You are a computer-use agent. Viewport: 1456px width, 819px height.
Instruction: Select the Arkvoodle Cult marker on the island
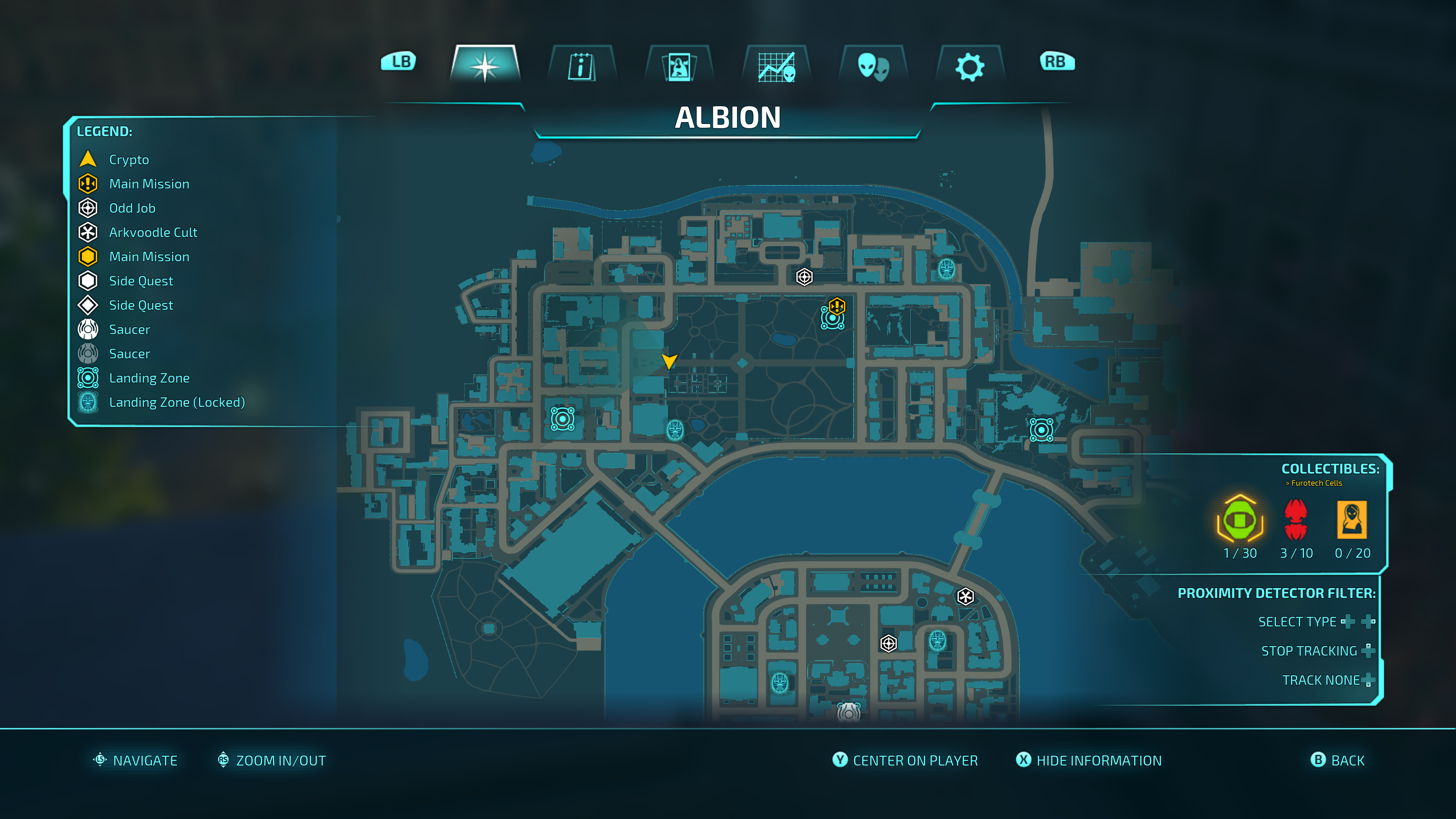click(x=965, y=596)
